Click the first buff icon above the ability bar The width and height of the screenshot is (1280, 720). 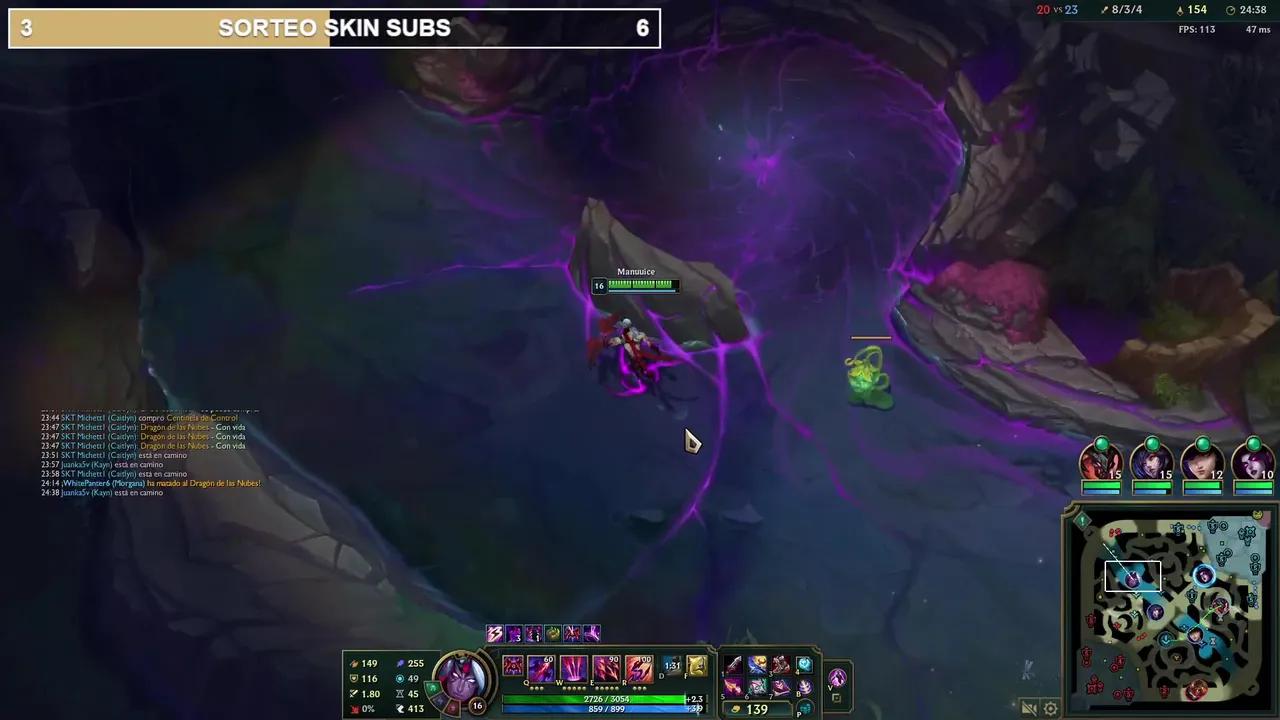(494, 633)
